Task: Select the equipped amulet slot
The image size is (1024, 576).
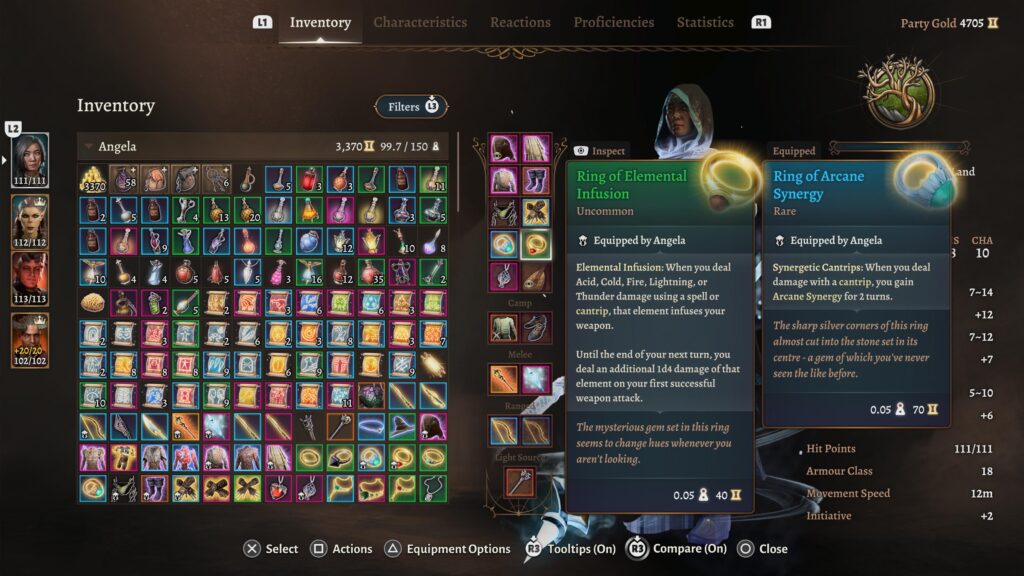Action: pos(504,276)
